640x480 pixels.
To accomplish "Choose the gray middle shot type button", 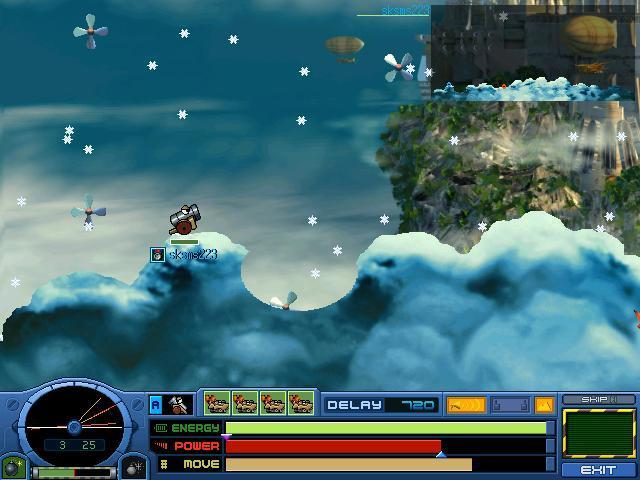I will [x=509, y=405].
